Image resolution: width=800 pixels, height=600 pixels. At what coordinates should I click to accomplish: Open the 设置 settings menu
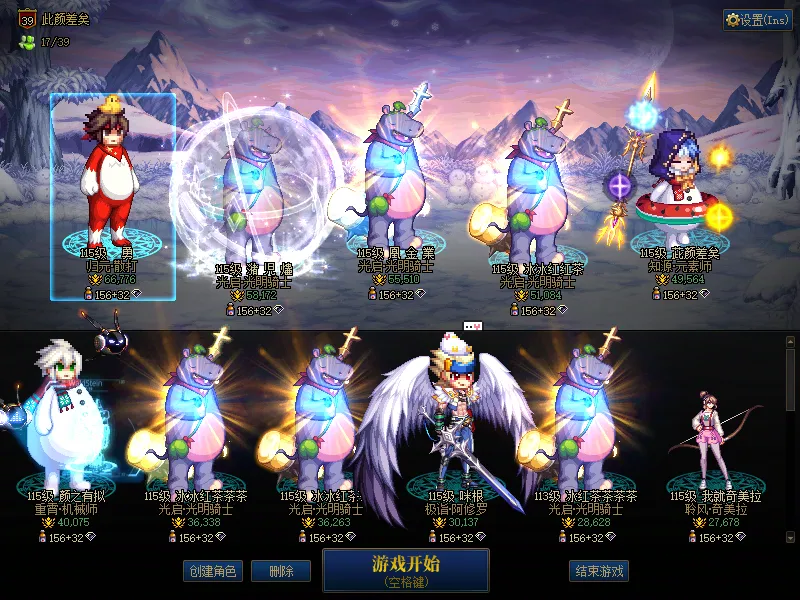758,20
